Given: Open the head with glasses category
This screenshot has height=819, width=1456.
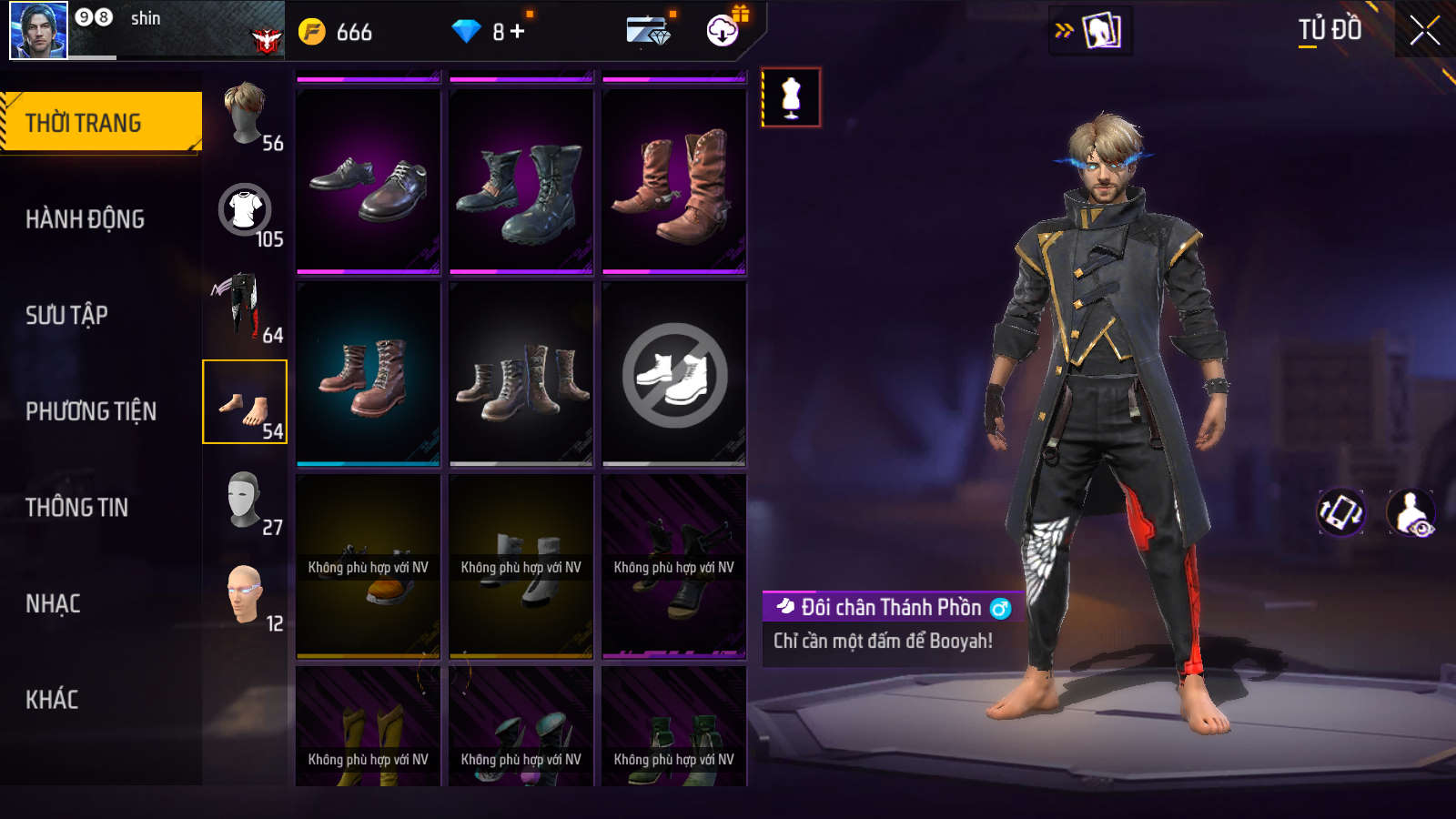Looking at the screenshot, I should click(244, 595).
